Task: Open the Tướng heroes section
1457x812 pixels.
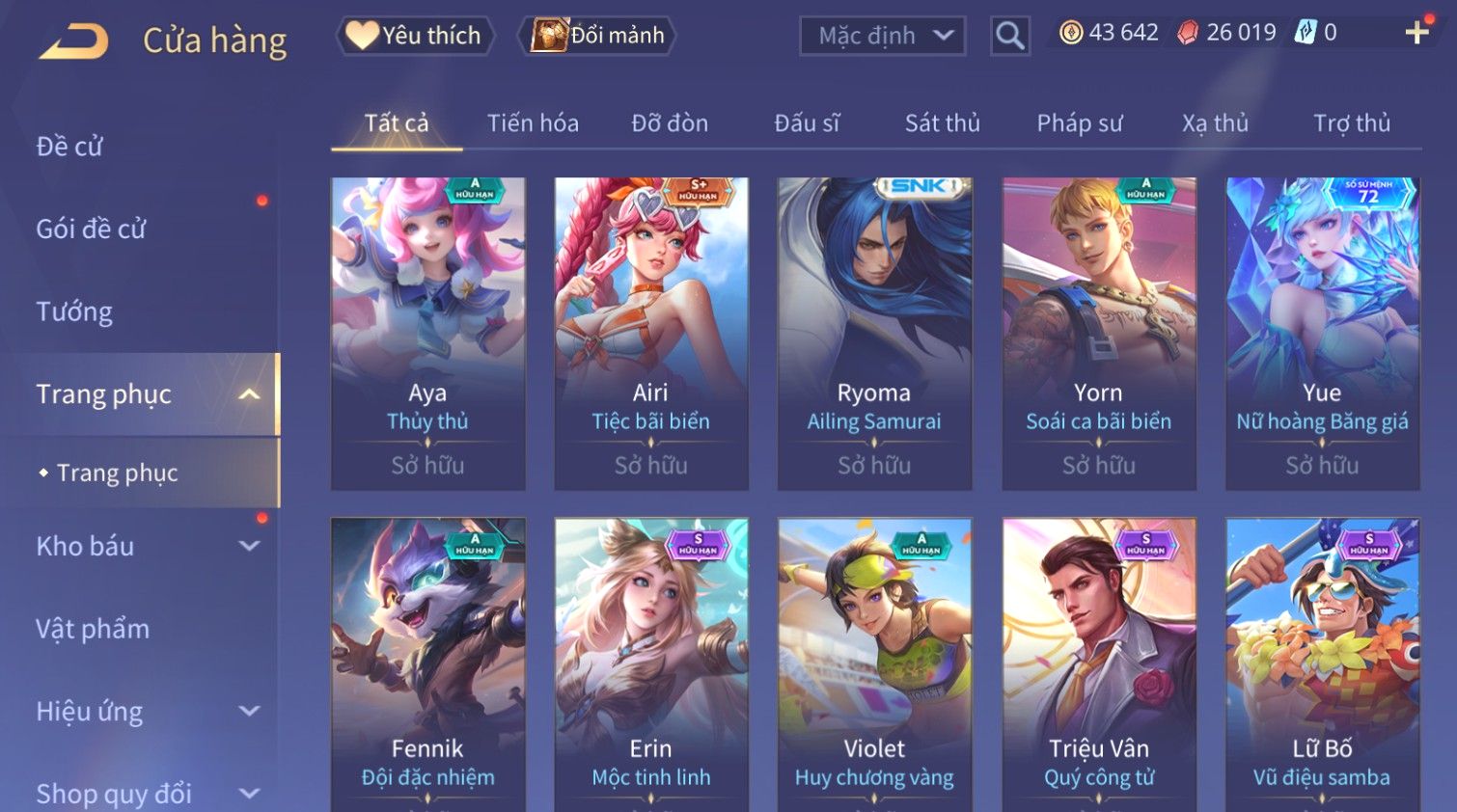Action: tap(74, 311)
